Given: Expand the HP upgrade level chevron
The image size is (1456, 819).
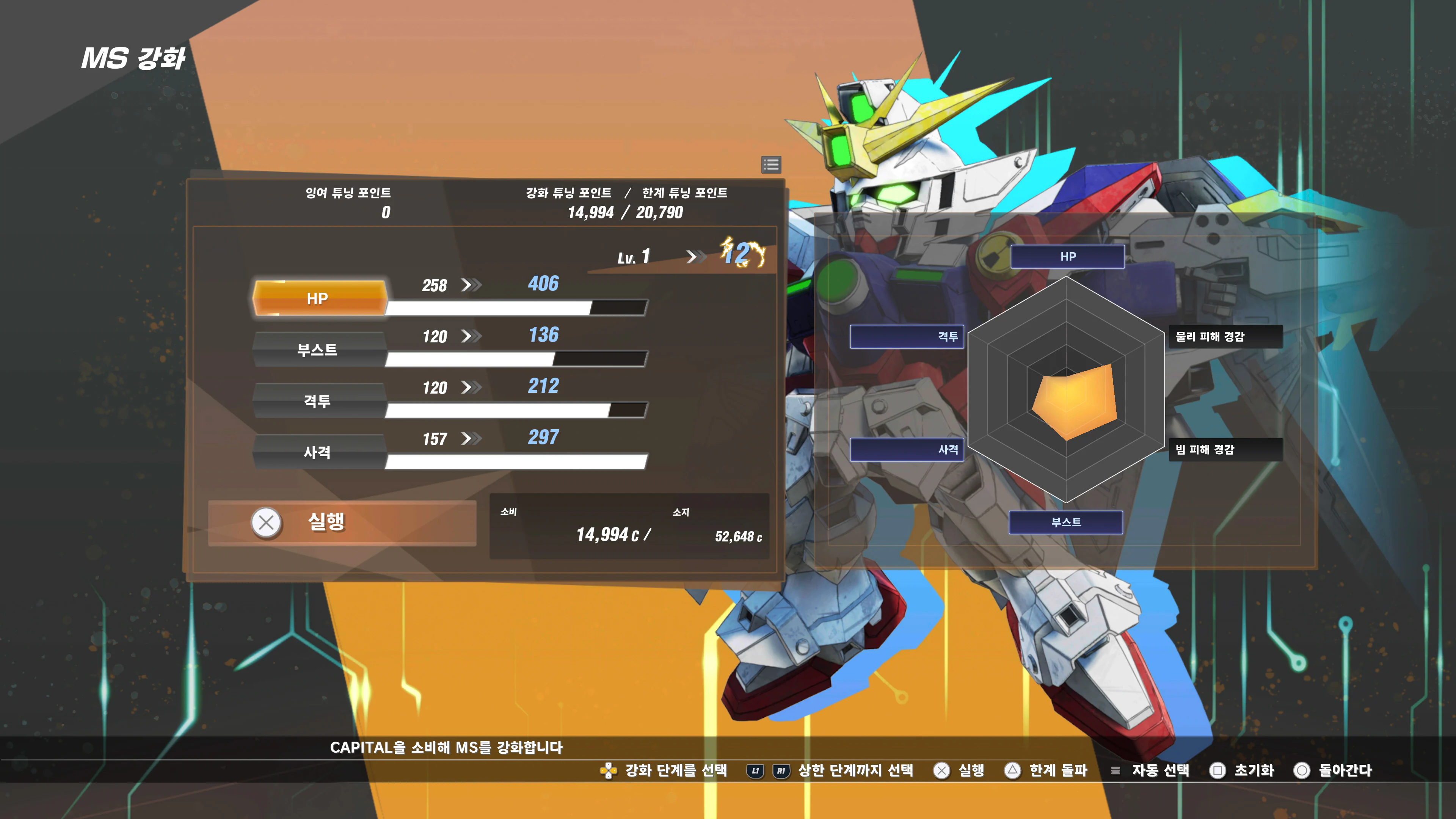Looking at the screenshot, I should [x=472, y=286].
